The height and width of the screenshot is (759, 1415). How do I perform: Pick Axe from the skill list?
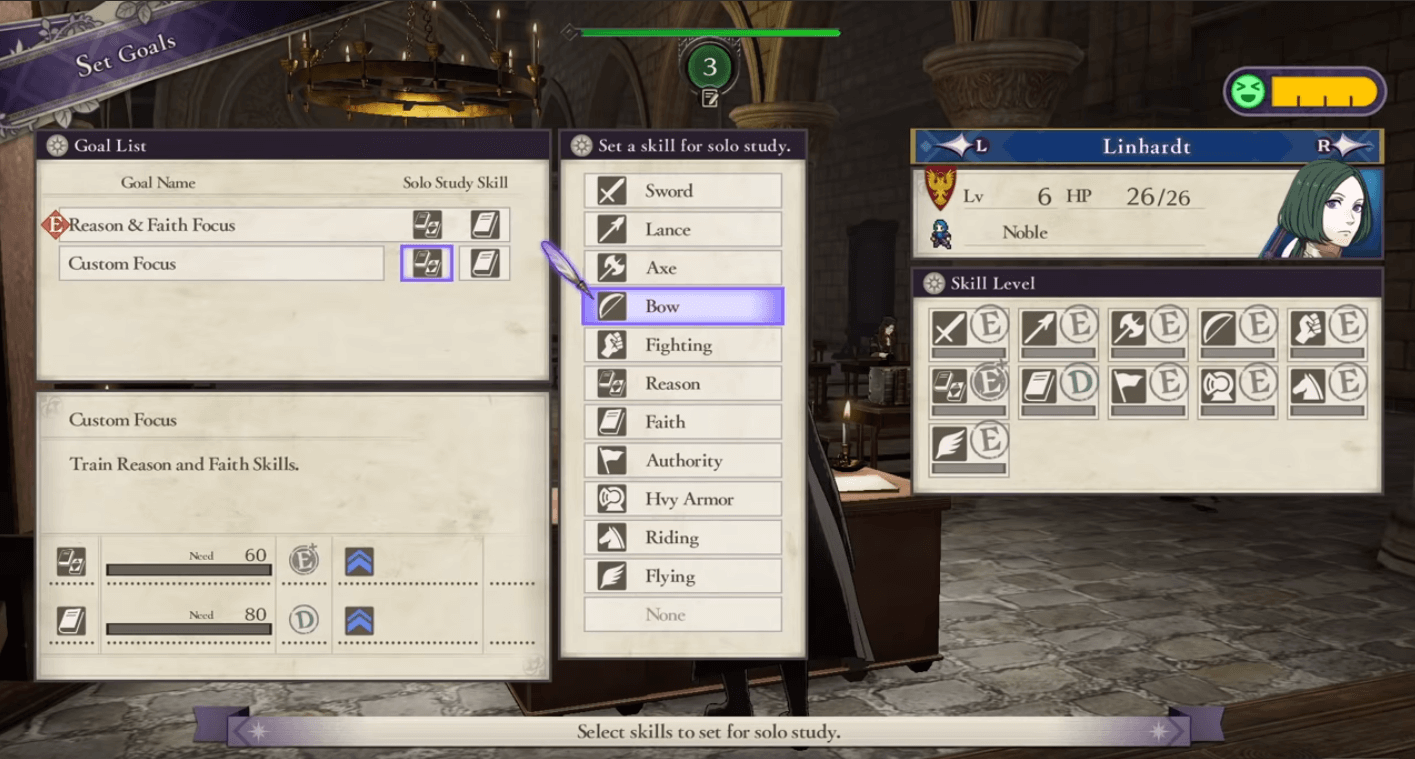pyautogui.click(x=682, y=268)
